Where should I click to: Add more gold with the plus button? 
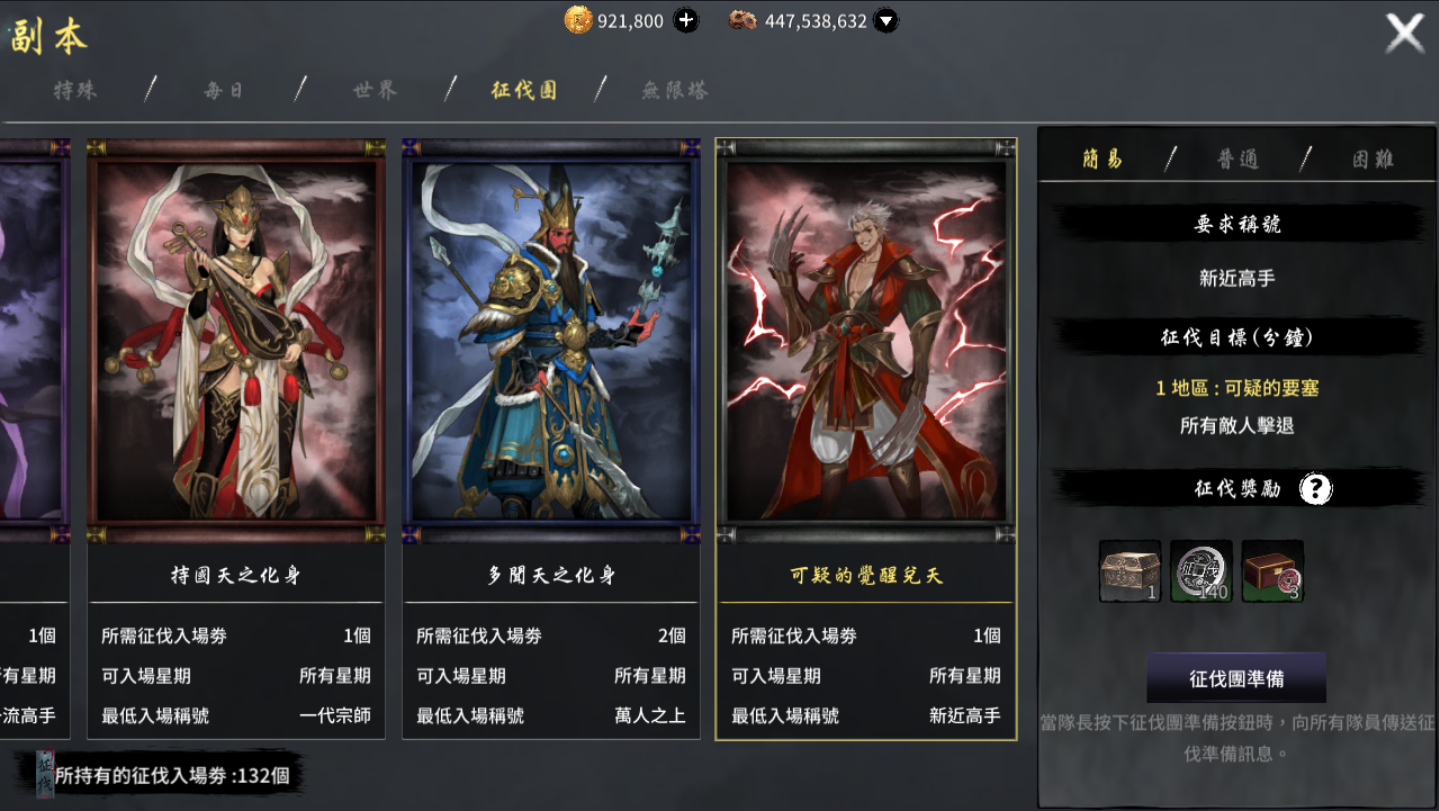point(686,20)
